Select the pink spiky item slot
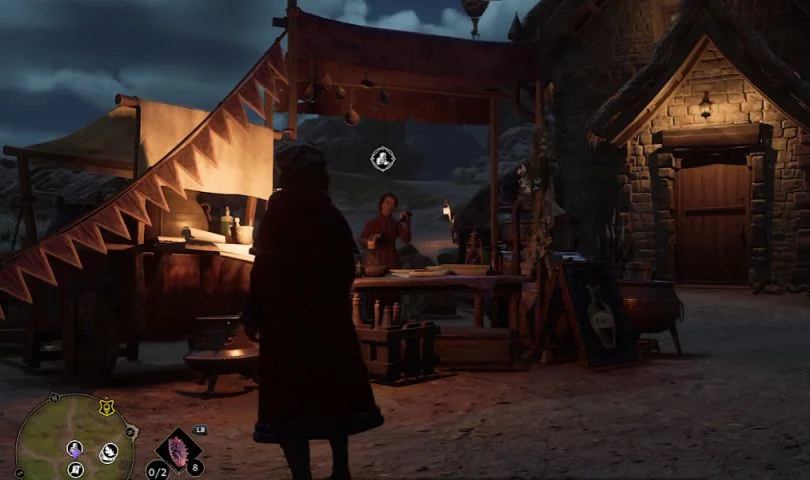810x480 pixels. coord(179,450)
